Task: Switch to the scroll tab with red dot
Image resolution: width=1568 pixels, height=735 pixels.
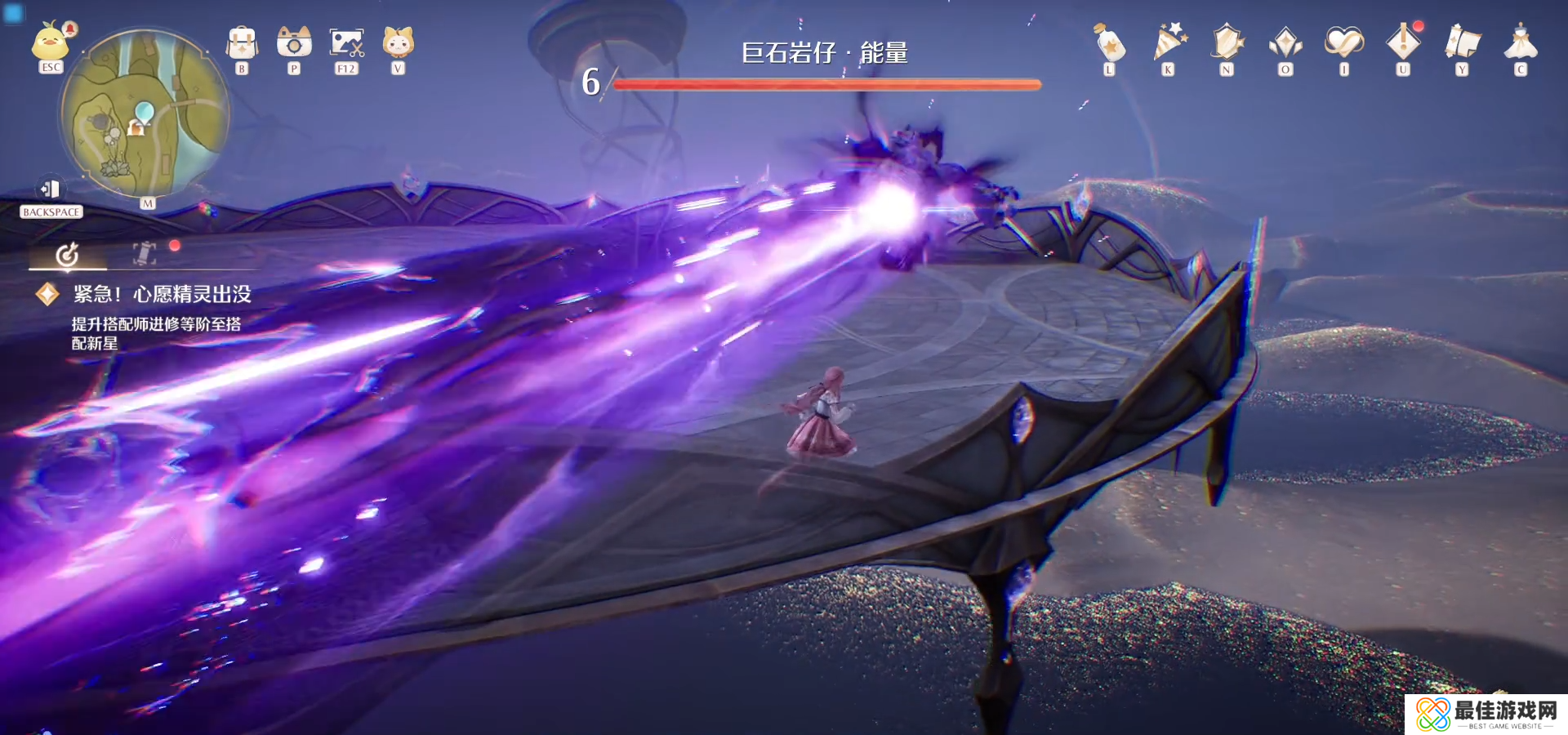Action: point(145,253)
